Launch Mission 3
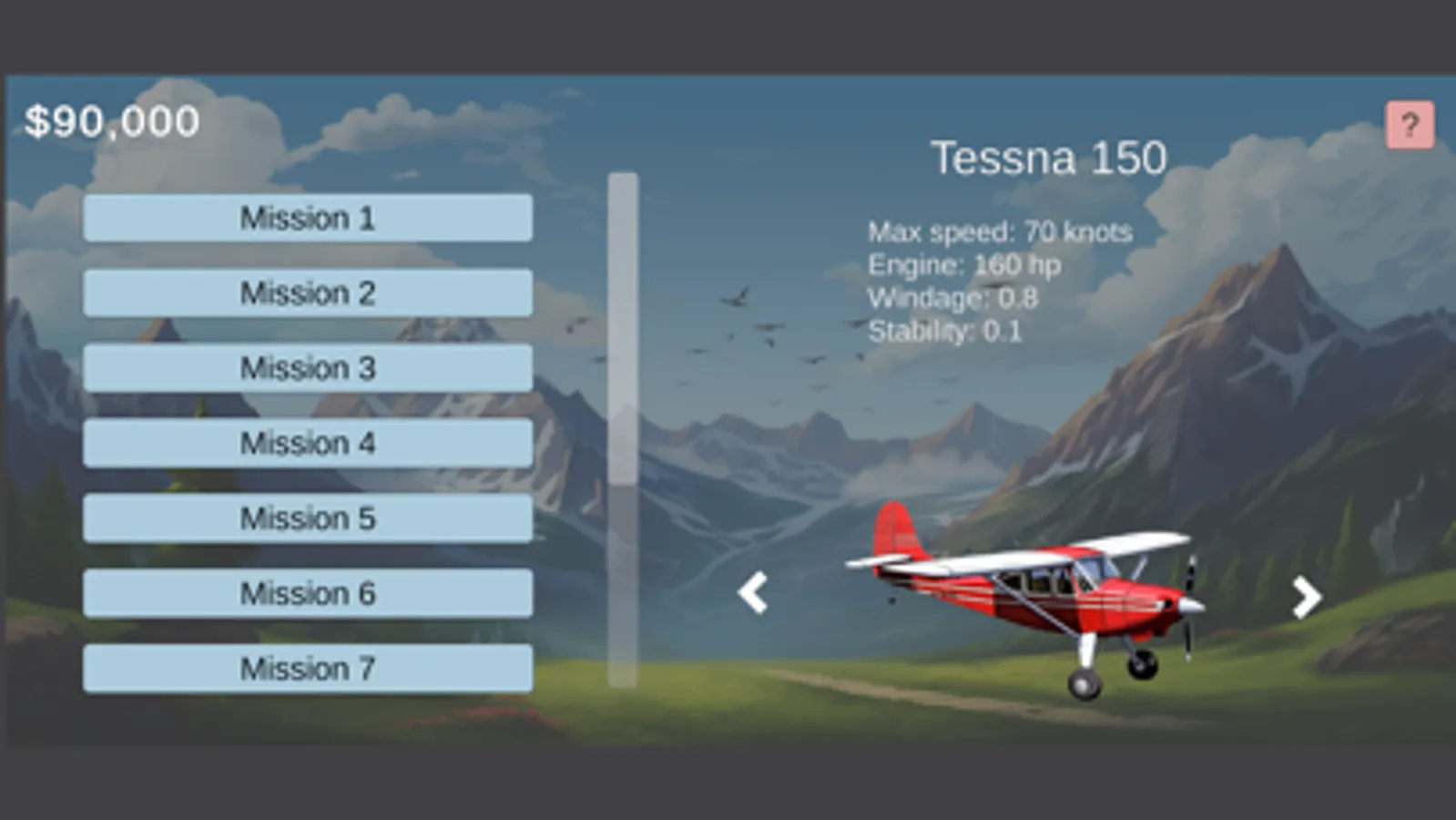The height and width of the screenshot is (820, 1456). click(x=306, y=368)
